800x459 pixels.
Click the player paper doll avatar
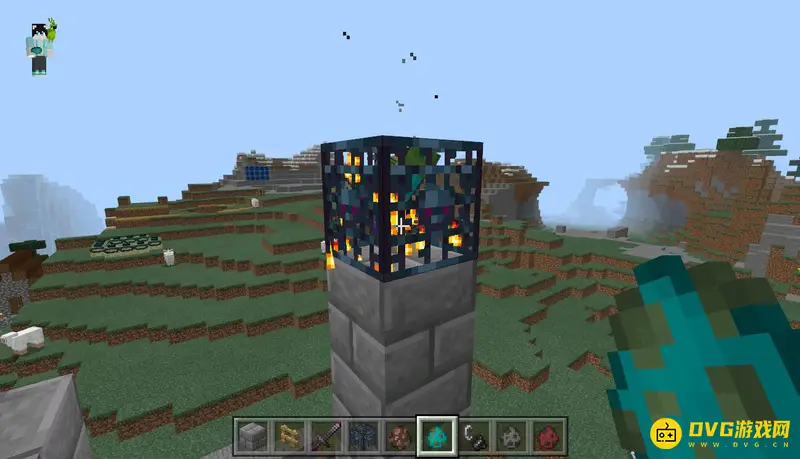pos(40,48)
